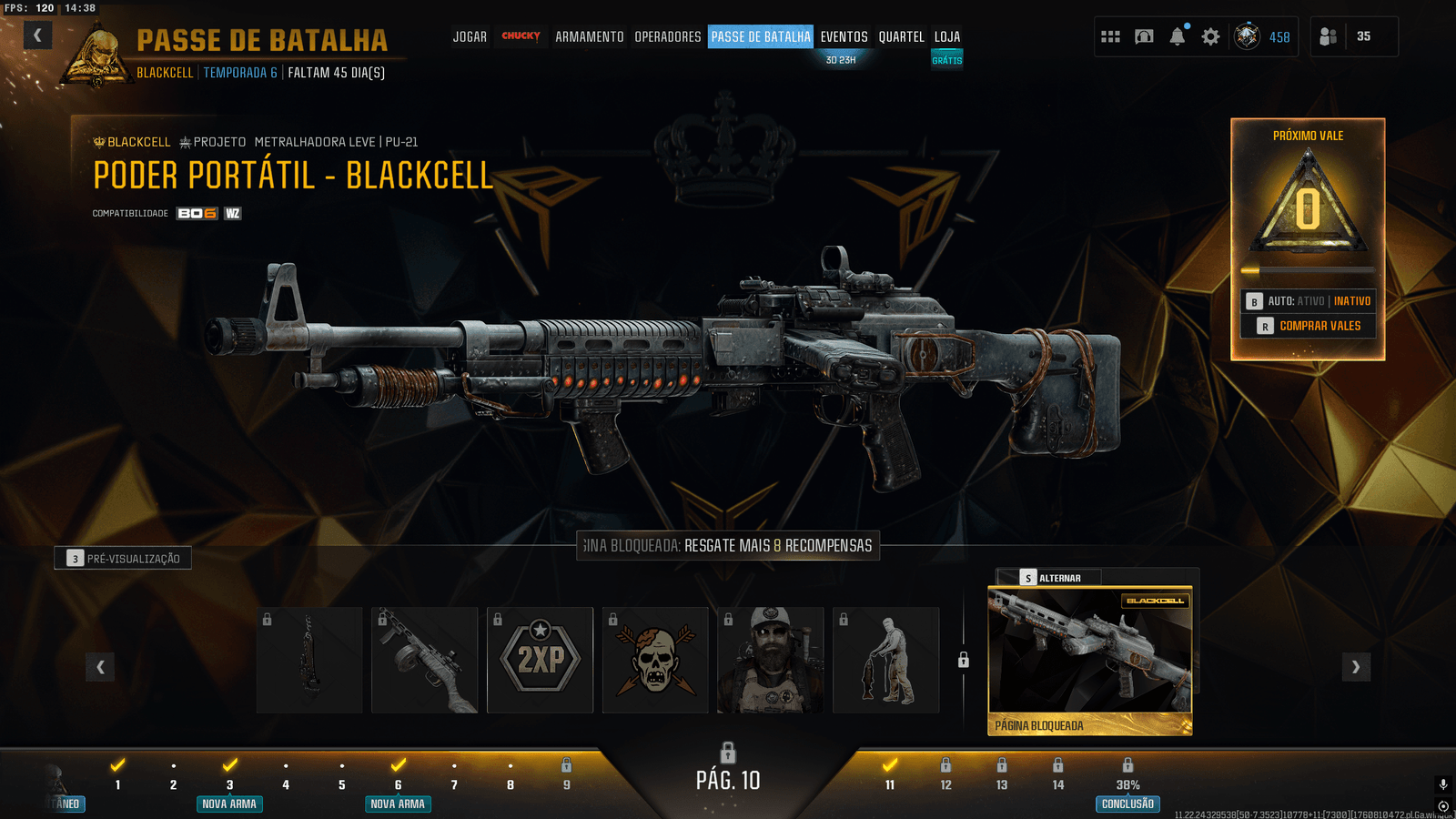The height and width of the screenshot is (819, 1456).
Task: Go back with the top-left arrow
Action: coord(37,35)
